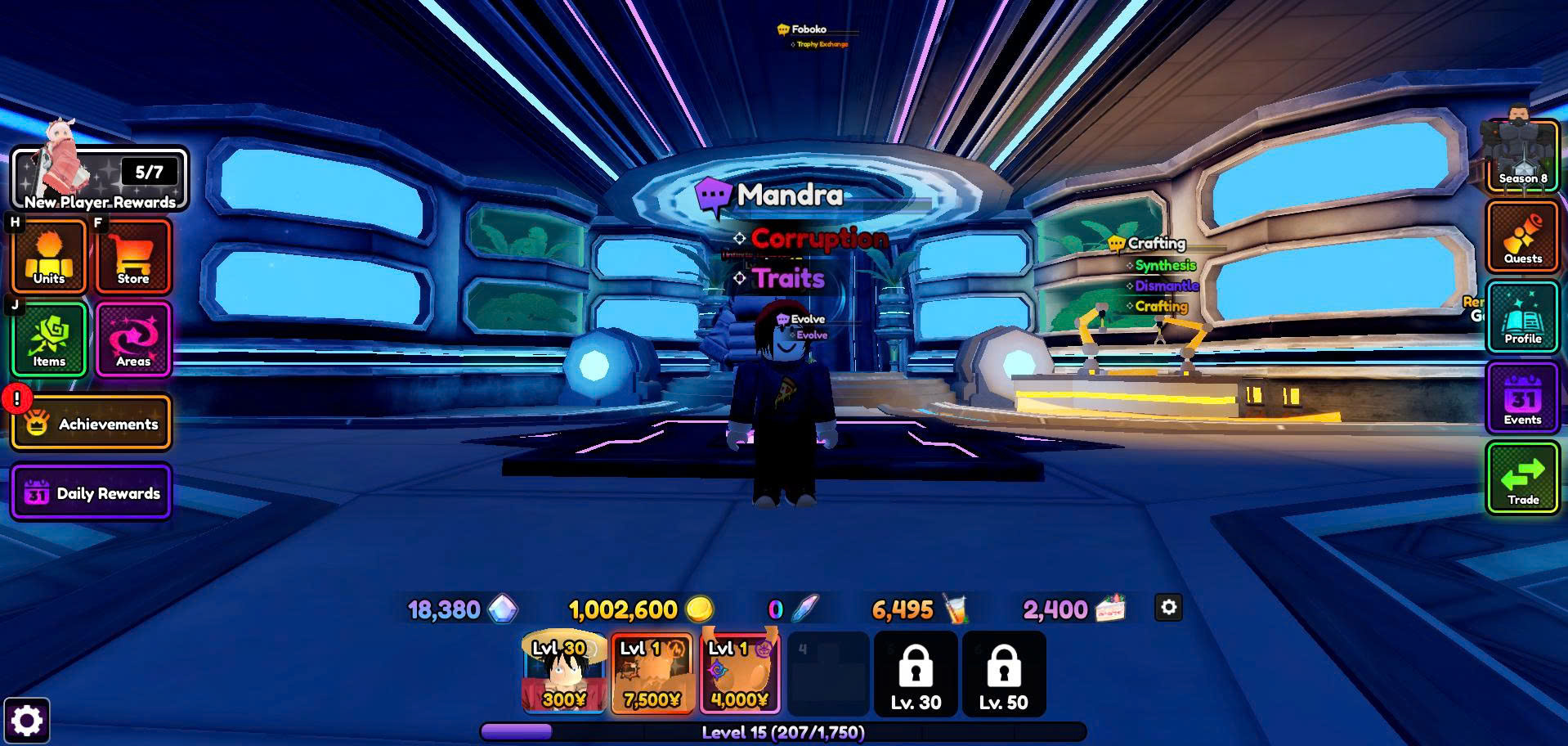
Task: Open the Events calendar
Action: (1522, 398)
